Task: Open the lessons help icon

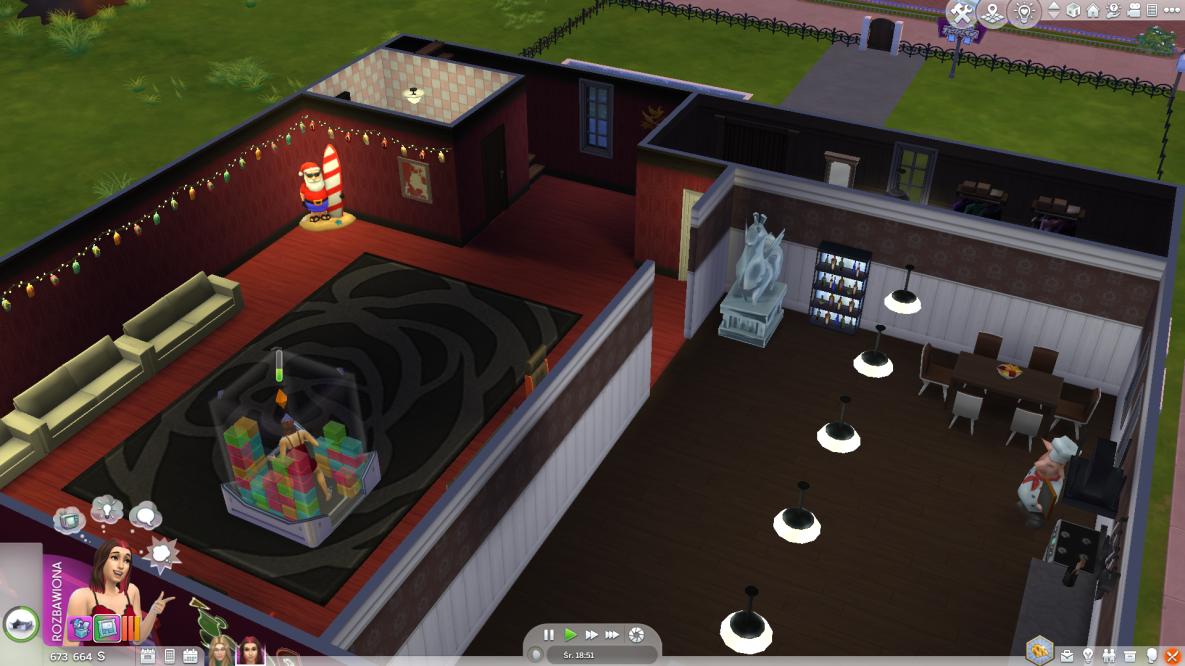Action: click(1113, 11)
